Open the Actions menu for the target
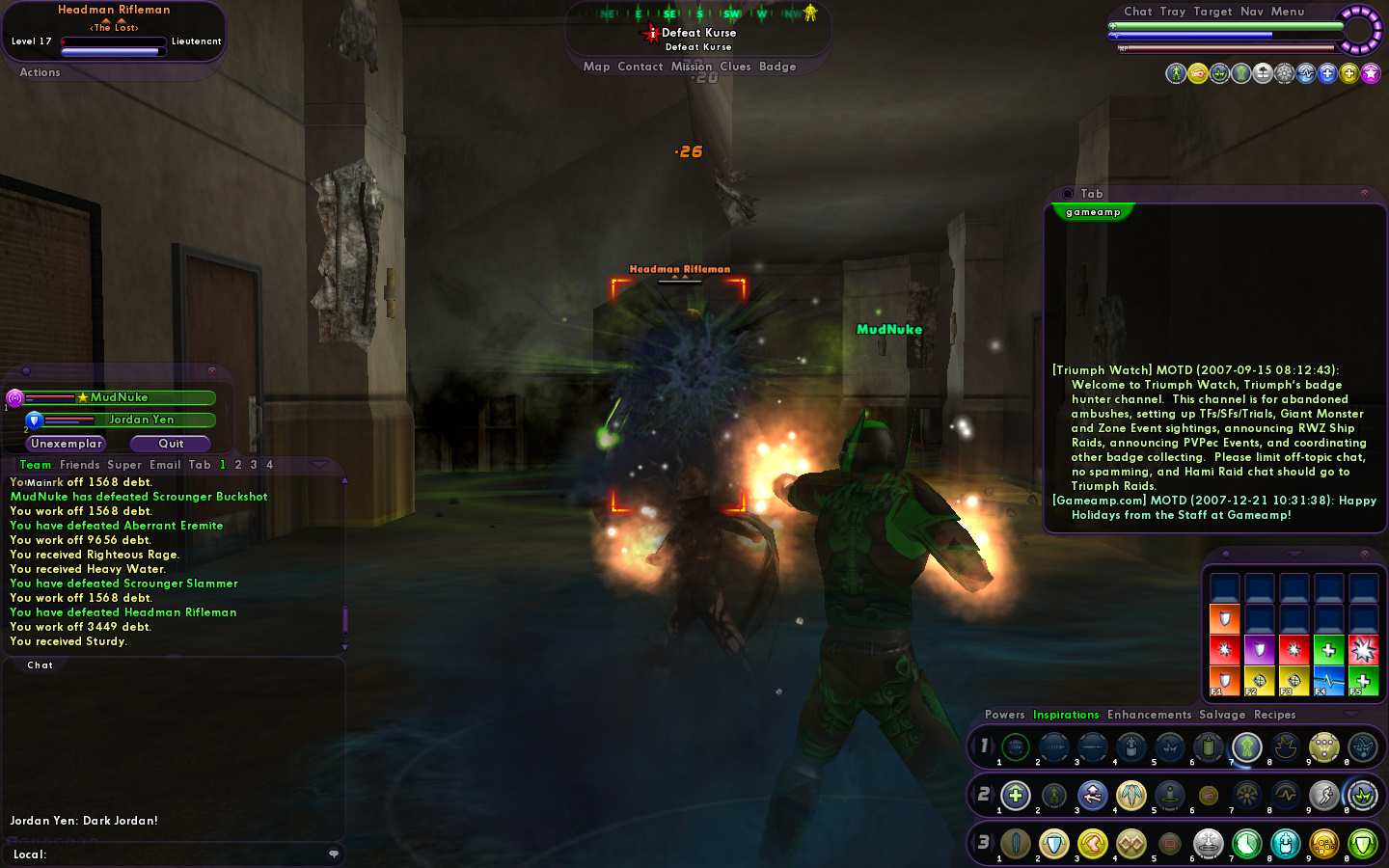 (40, 72)
